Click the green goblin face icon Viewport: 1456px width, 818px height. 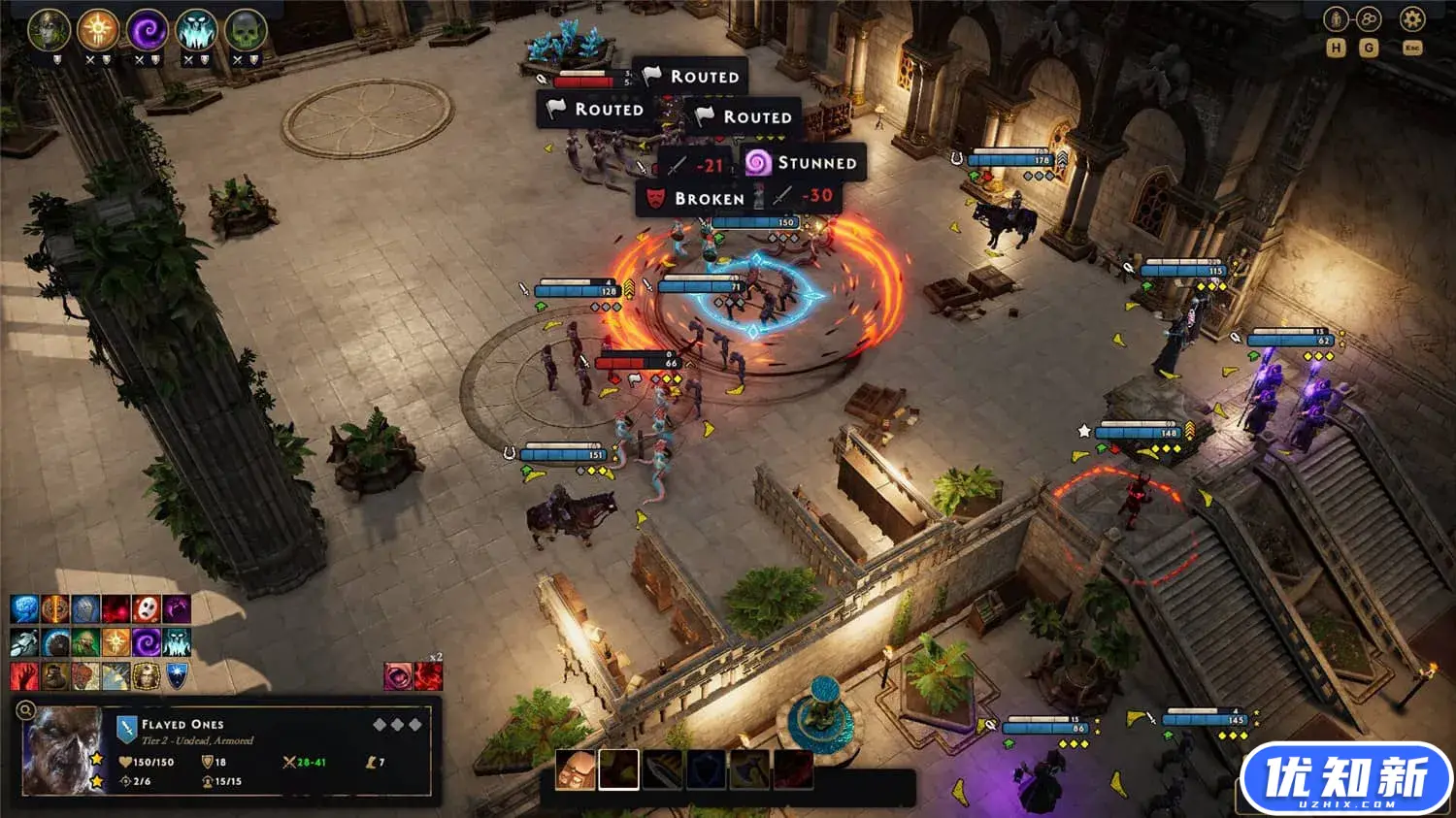click(x=85, y=642)
